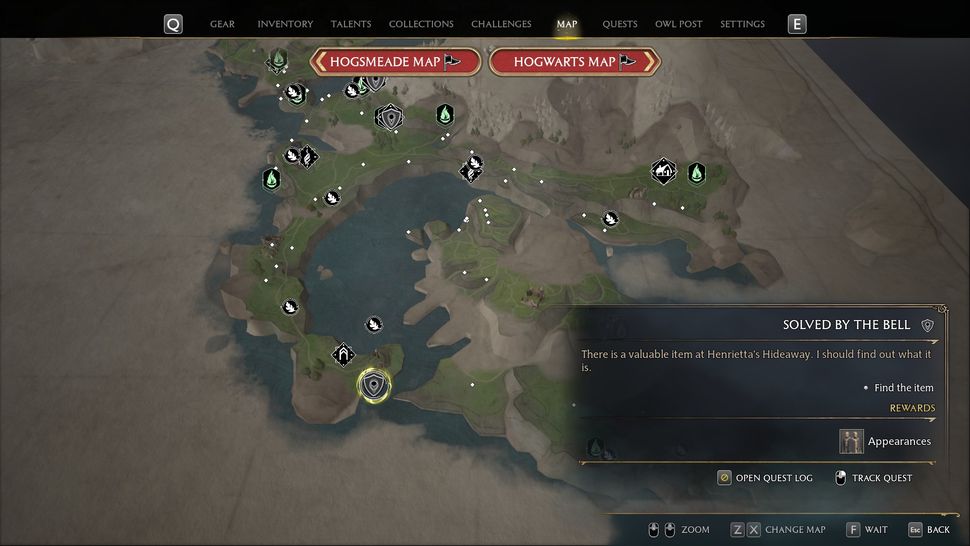Select the highlighted Henrietta's Hideaway quest marker
970x546 pixels.
374,385
